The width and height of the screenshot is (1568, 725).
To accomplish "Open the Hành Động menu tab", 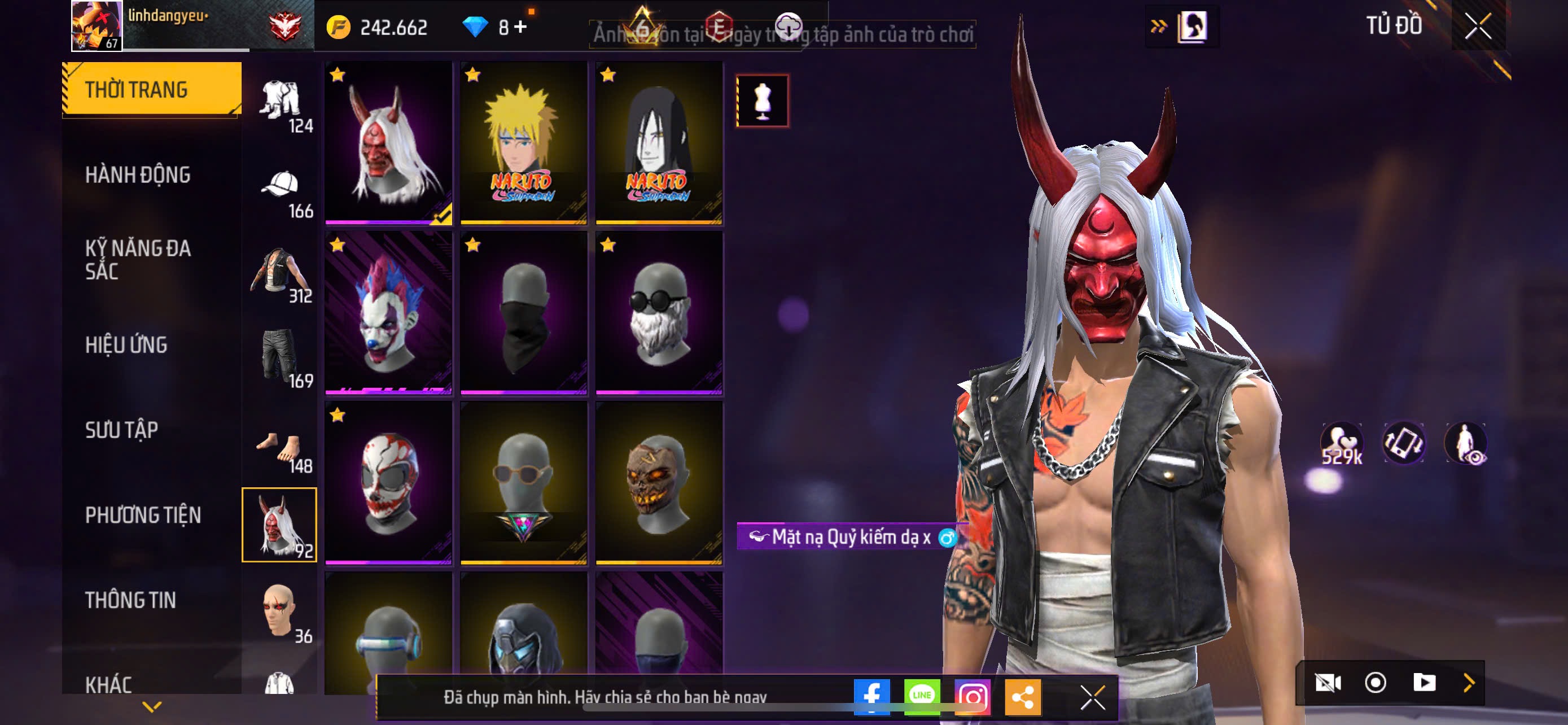I will pos(138,175).
